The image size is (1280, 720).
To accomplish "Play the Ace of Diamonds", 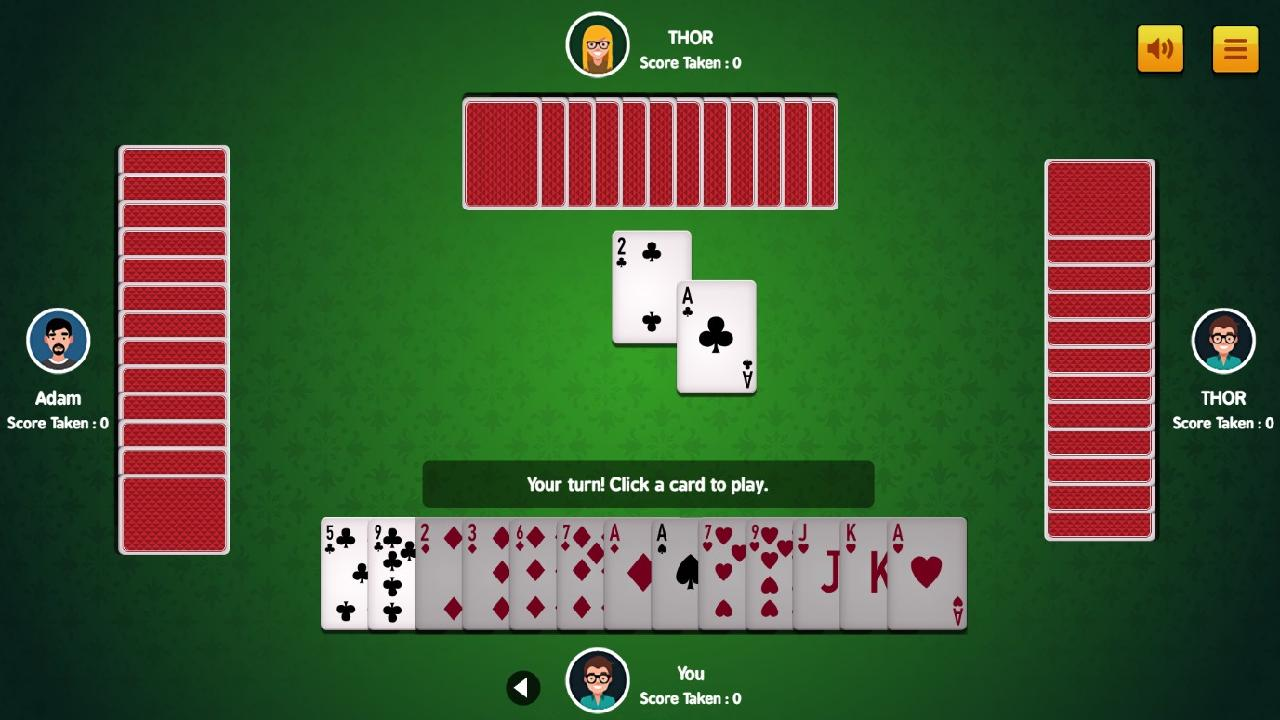I will (627, 575).
